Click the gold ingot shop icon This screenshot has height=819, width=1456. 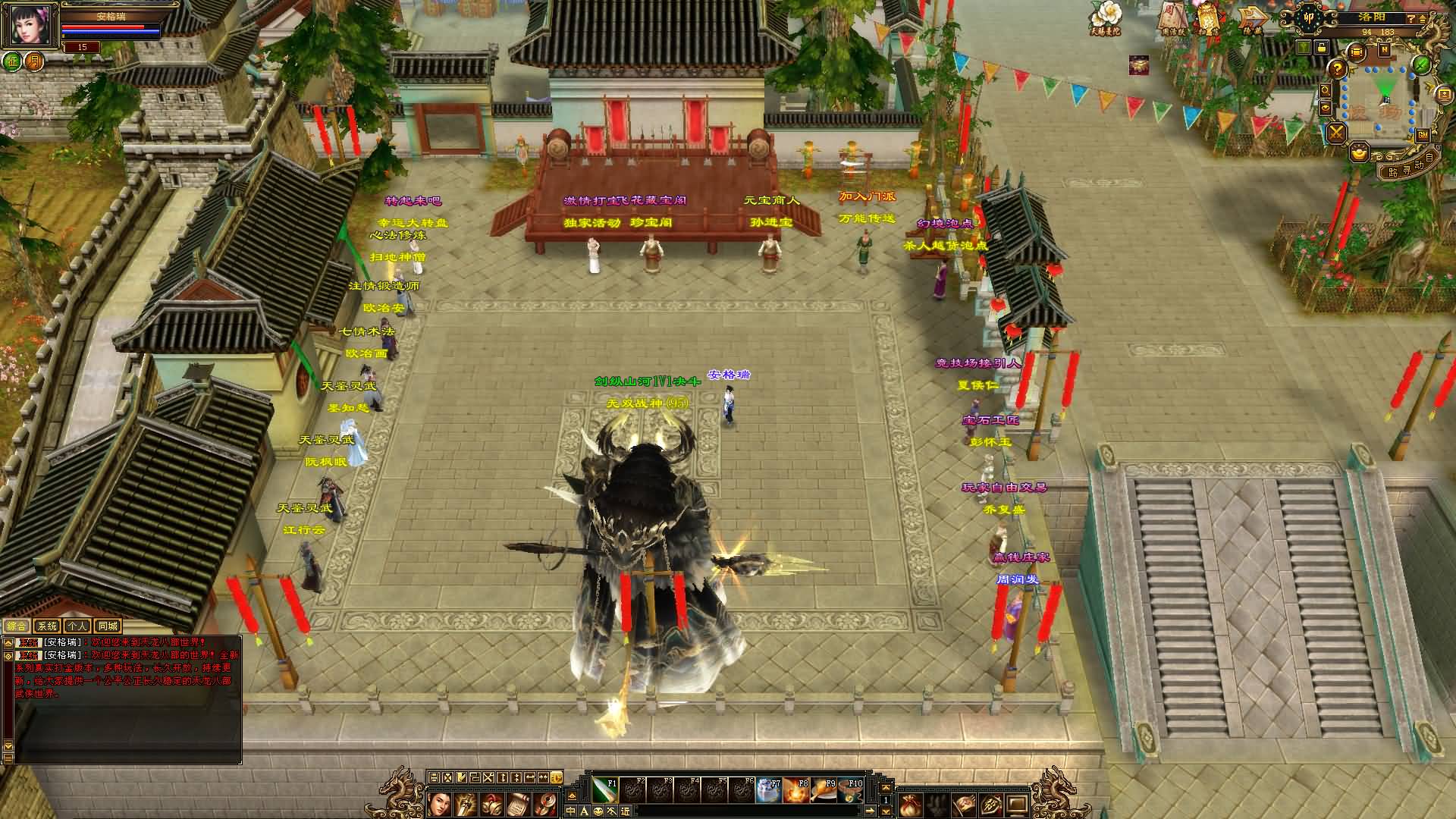(x=1360, y=154)
